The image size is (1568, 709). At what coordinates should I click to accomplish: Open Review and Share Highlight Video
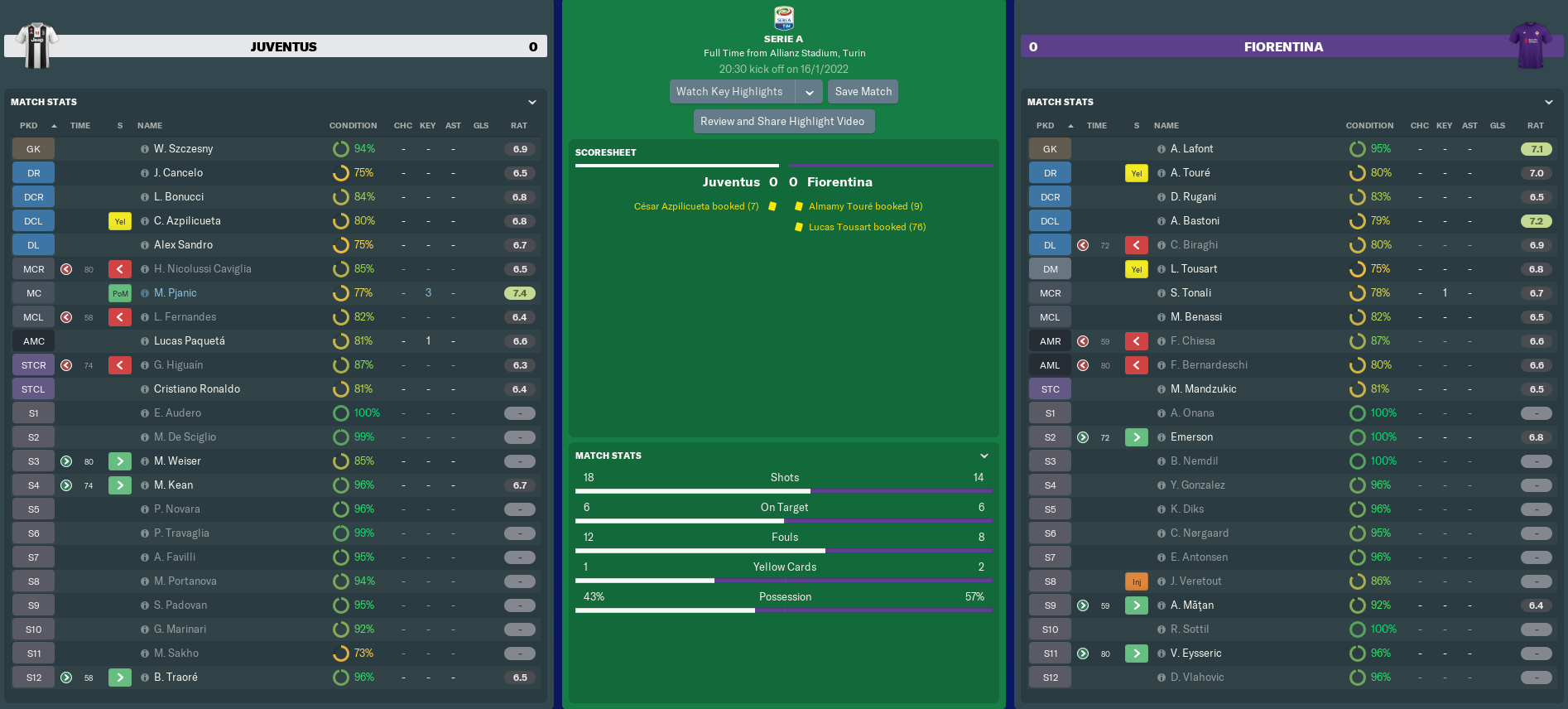[782, 122]
